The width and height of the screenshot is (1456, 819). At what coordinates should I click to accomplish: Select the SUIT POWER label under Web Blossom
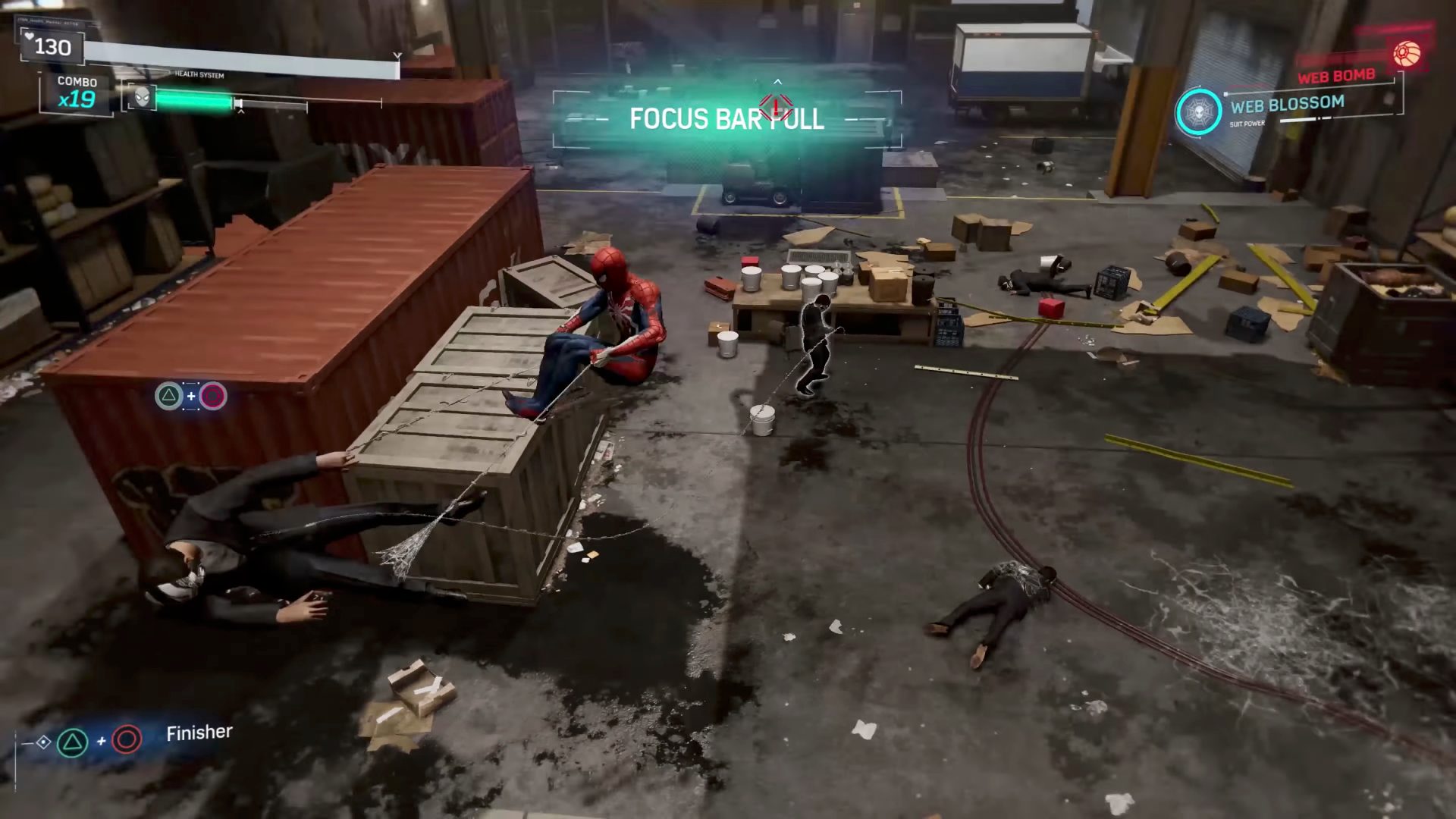point(1247,123)
